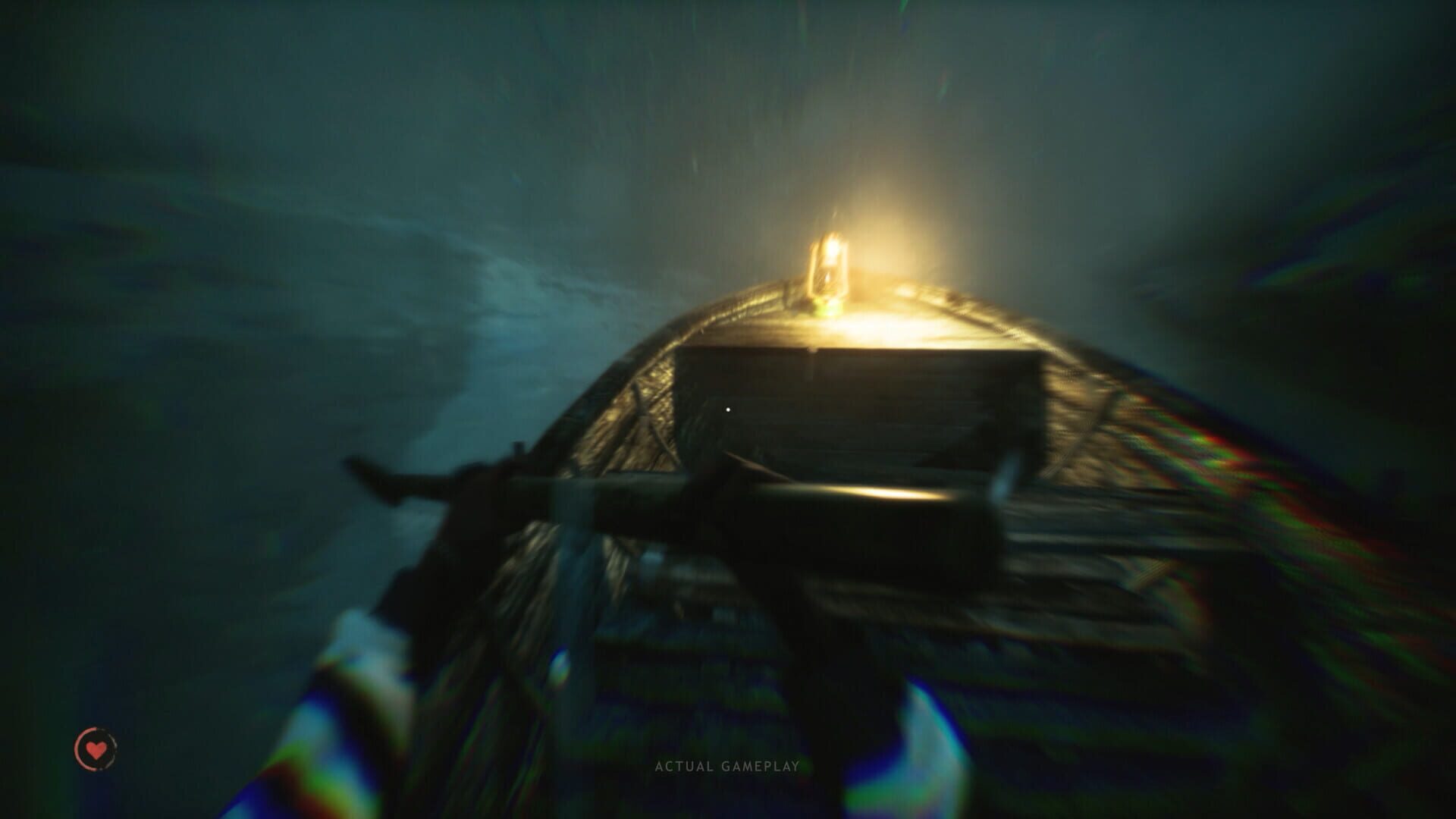Click the reticle to toggle interaction focus
The height and width of the screenshot is (819, 1456).
tap(730, 409)
